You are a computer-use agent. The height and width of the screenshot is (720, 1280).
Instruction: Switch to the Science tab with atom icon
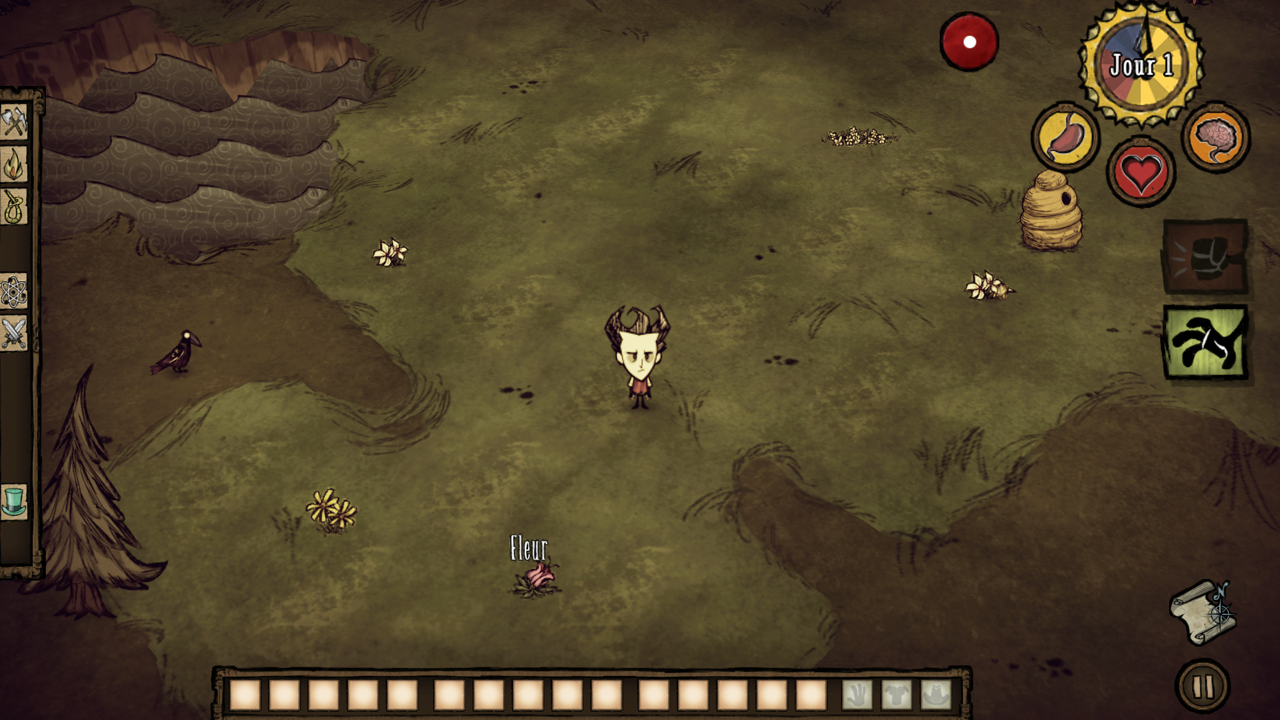pyautogui.click(x=14, y=291)
